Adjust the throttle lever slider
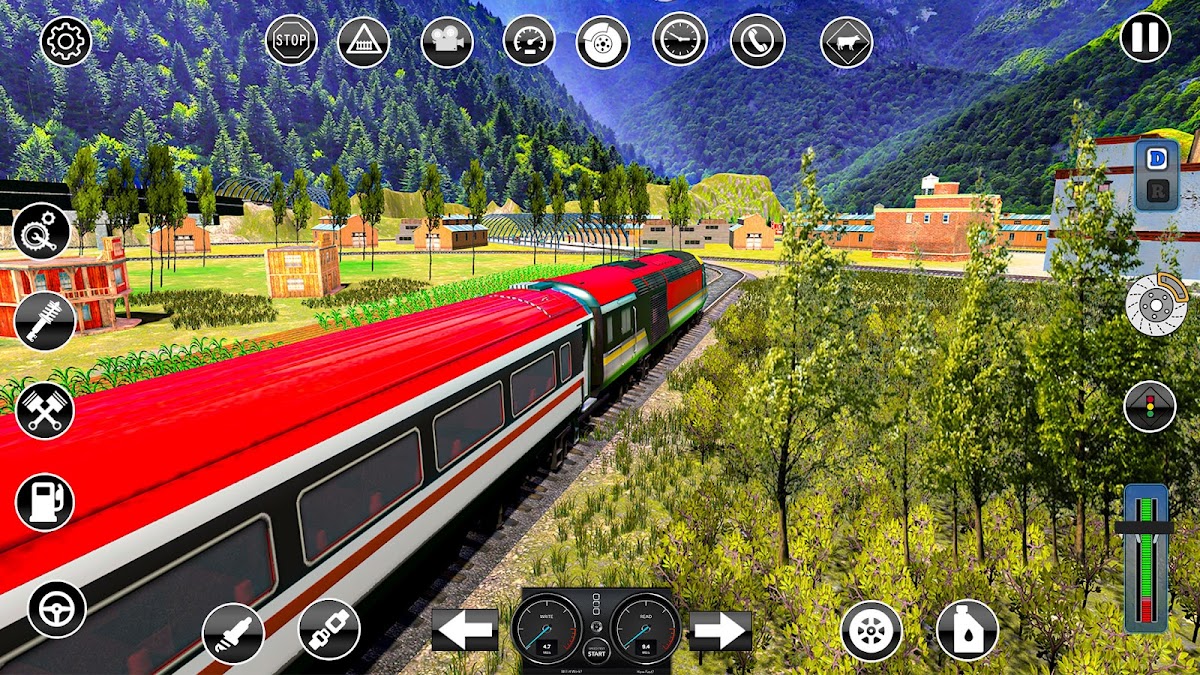Image resolution: width=1200 pixels, height=675 pixels. (1146, 528)
